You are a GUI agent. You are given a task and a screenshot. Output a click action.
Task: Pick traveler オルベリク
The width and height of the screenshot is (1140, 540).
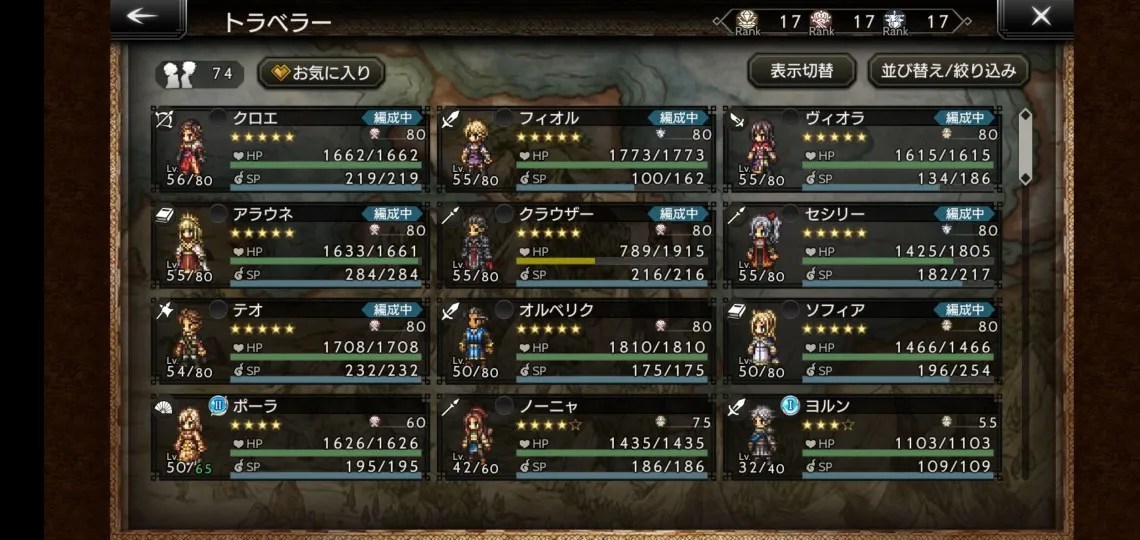[576, 340]
